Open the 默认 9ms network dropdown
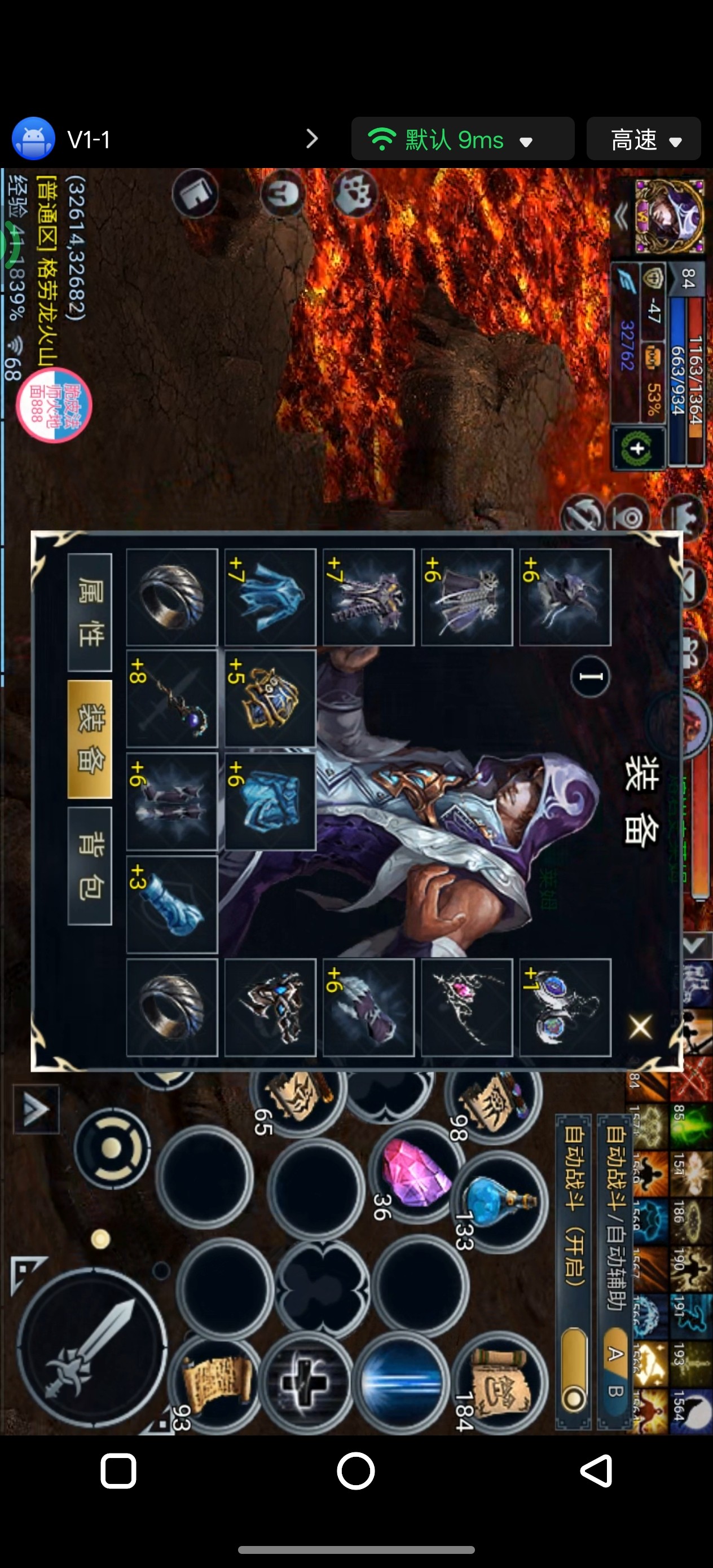 463,139
